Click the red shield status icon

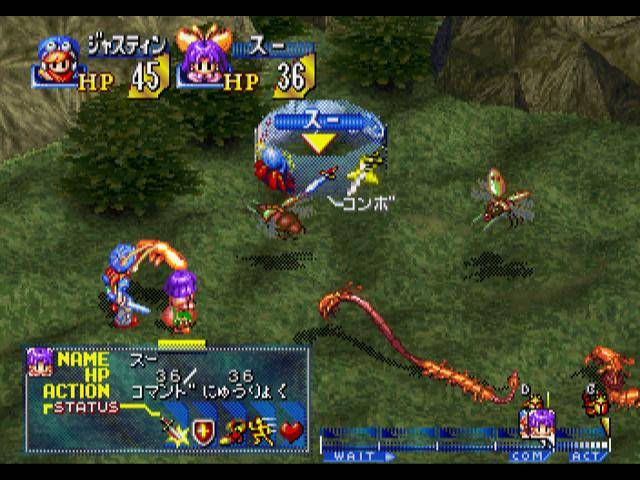[x=205, y=431]
